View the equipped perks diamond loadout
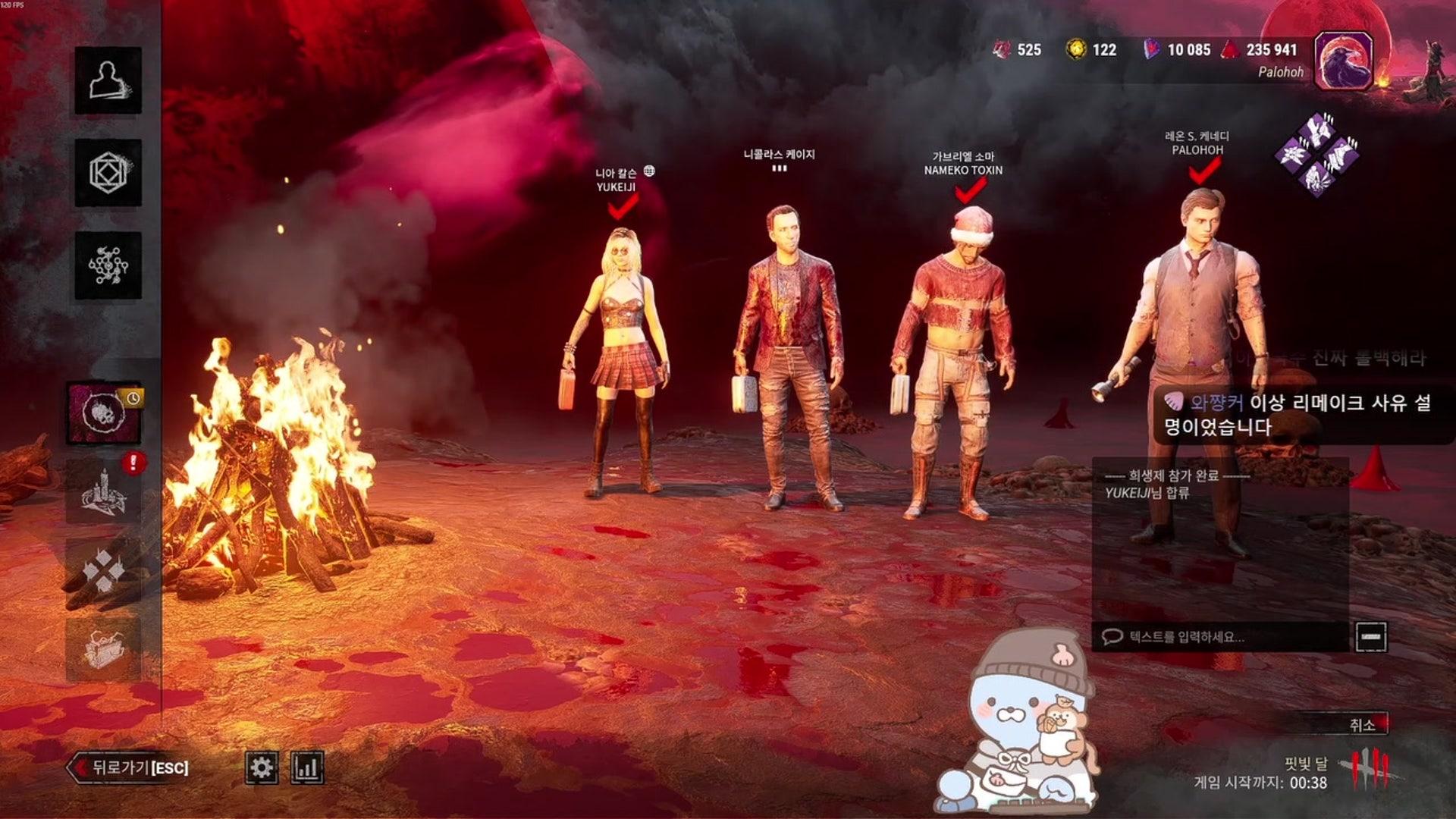The height and width of the screenshot is (819, 1456). 1318,155
